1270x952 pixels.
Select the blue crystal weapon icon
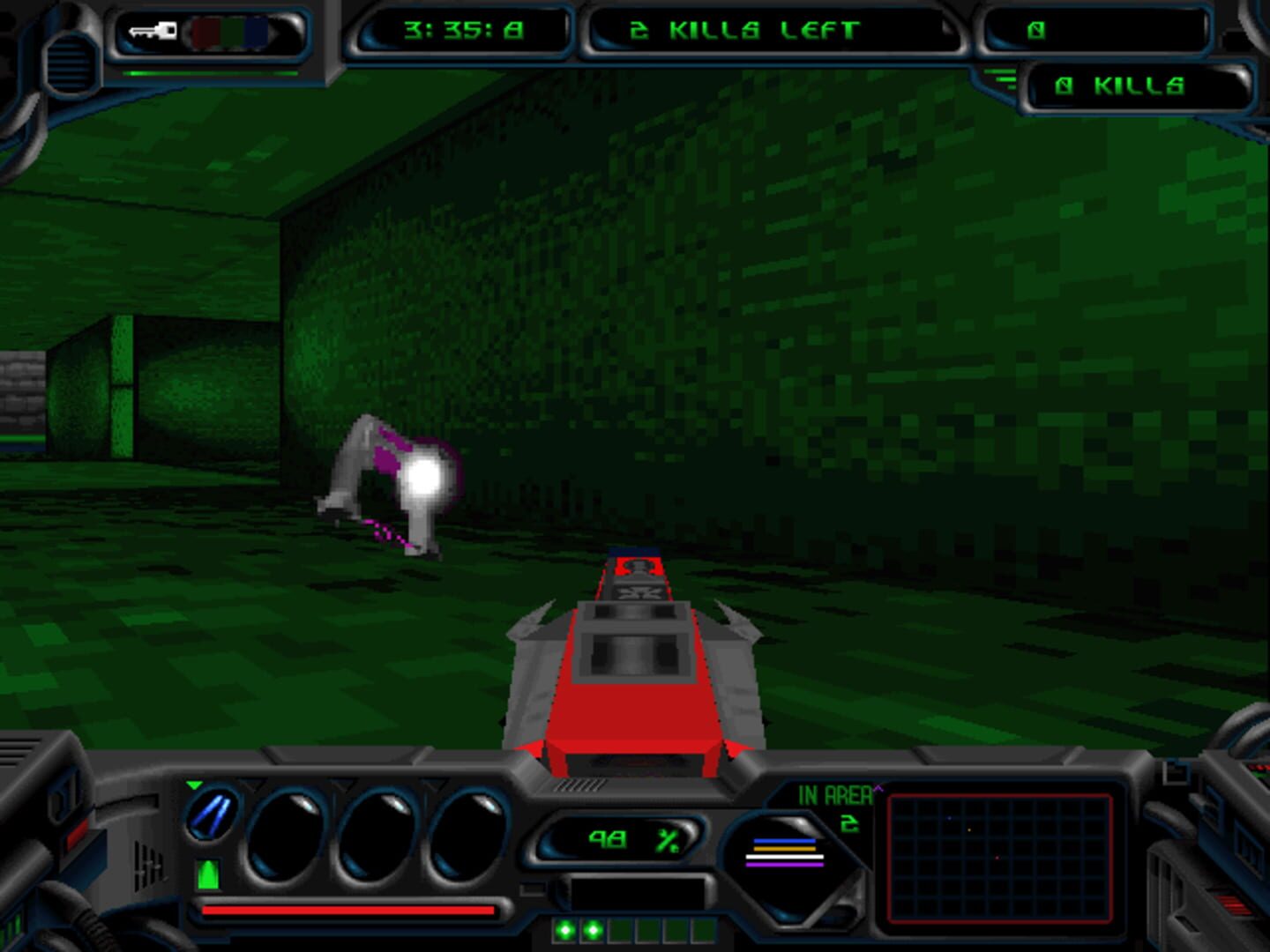point(211,814)
